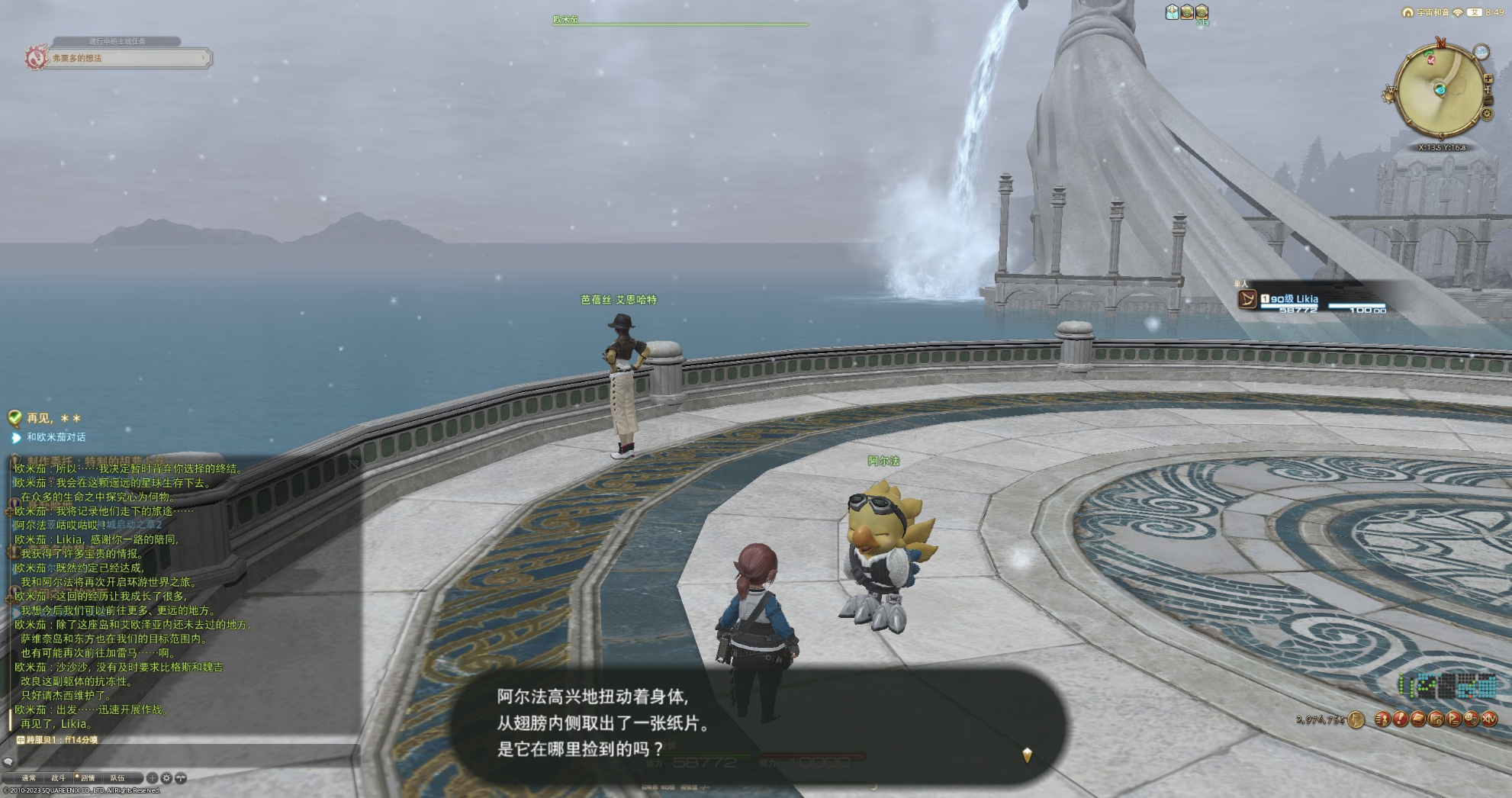Show the 队伍 chat tab
Screen dimensions: 1512x798
[x=117, y=778]
